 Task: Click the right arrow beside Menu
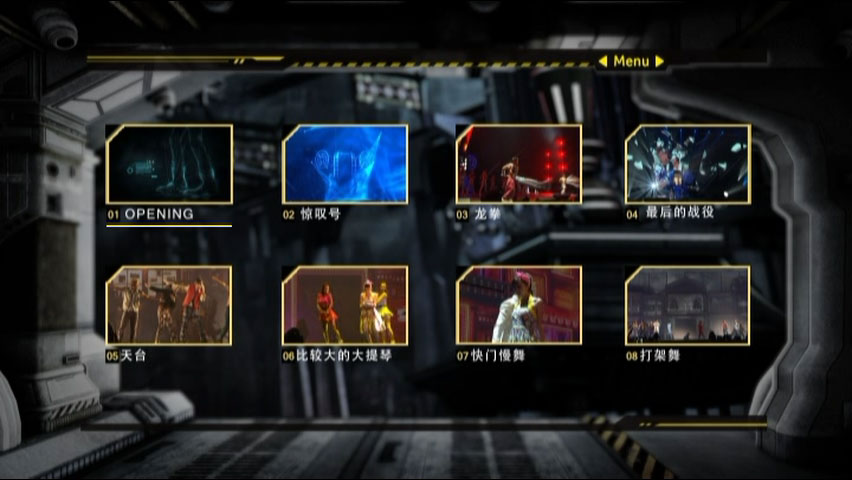[660, 61]
